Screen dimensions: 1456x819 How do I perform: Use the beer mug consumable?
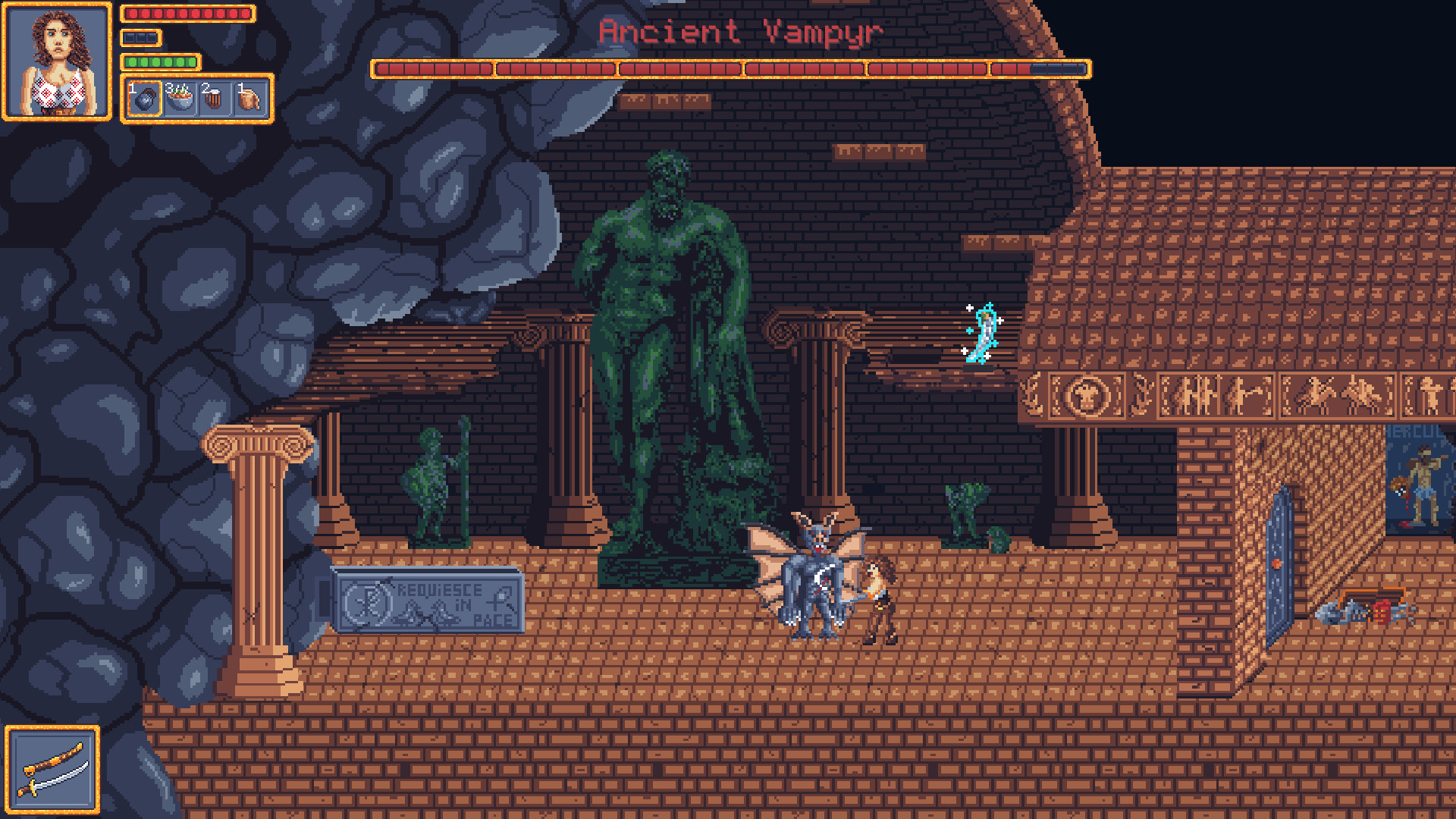(x=214, y=99)
